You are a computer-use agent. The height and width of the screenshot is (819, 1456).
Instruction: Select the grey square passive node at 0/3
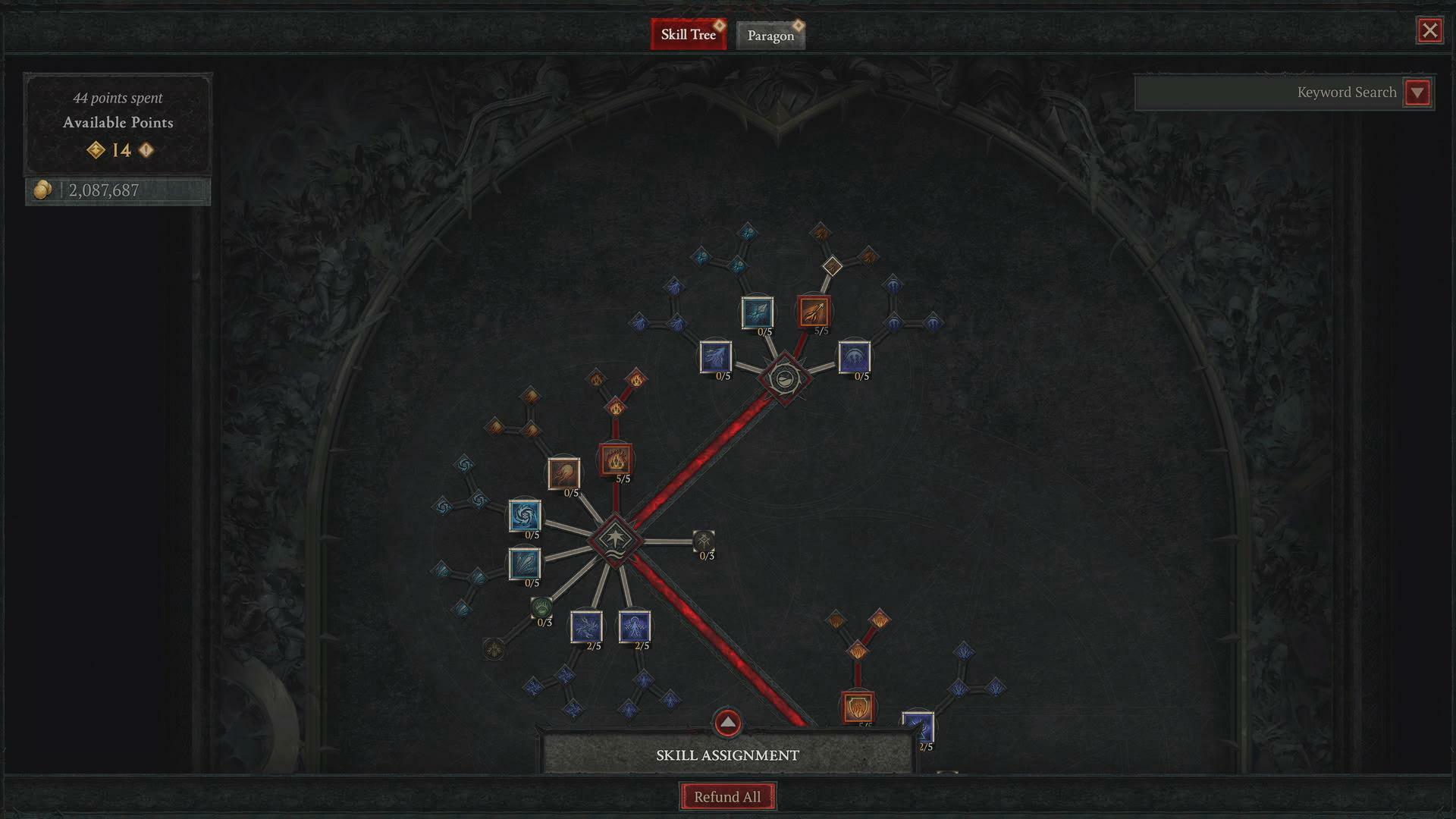coord(704,541)
